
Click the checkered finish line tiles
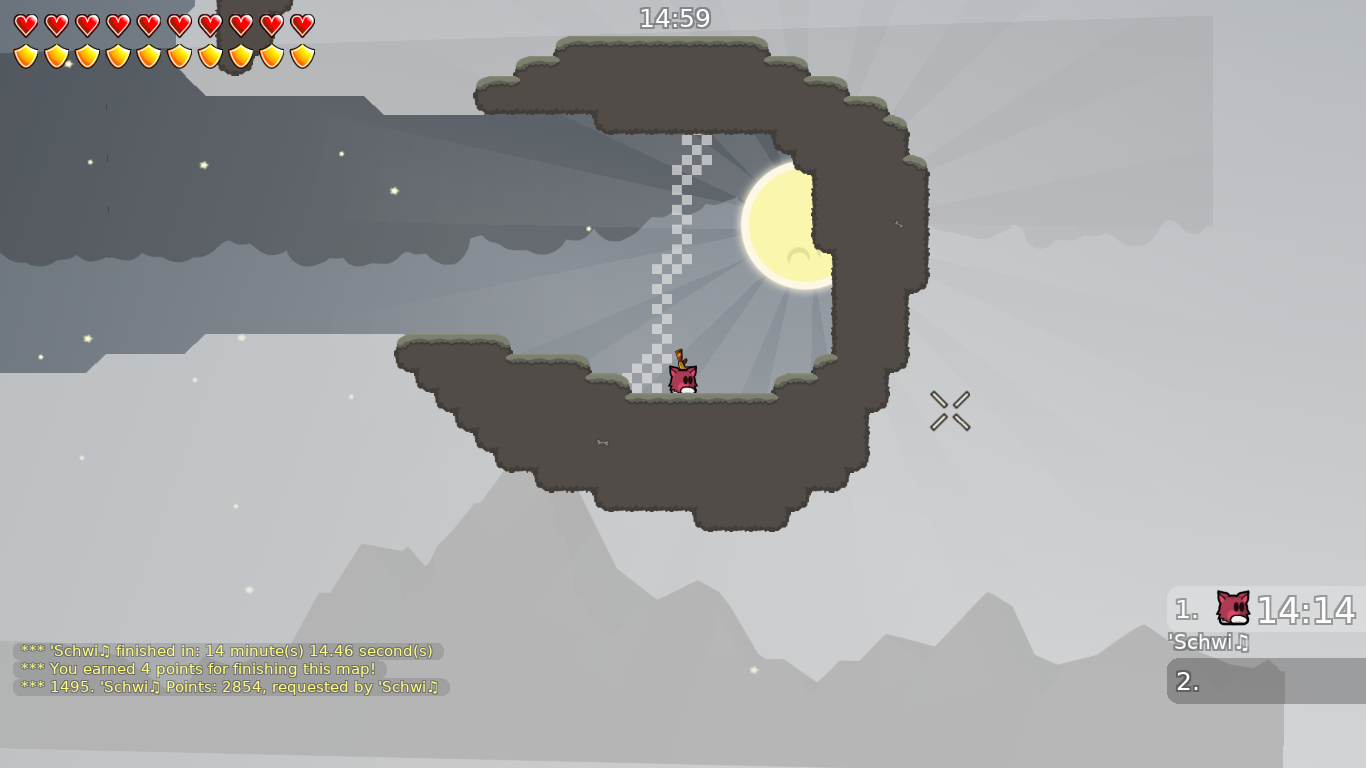pyautogui.click(x=668, y=260)
